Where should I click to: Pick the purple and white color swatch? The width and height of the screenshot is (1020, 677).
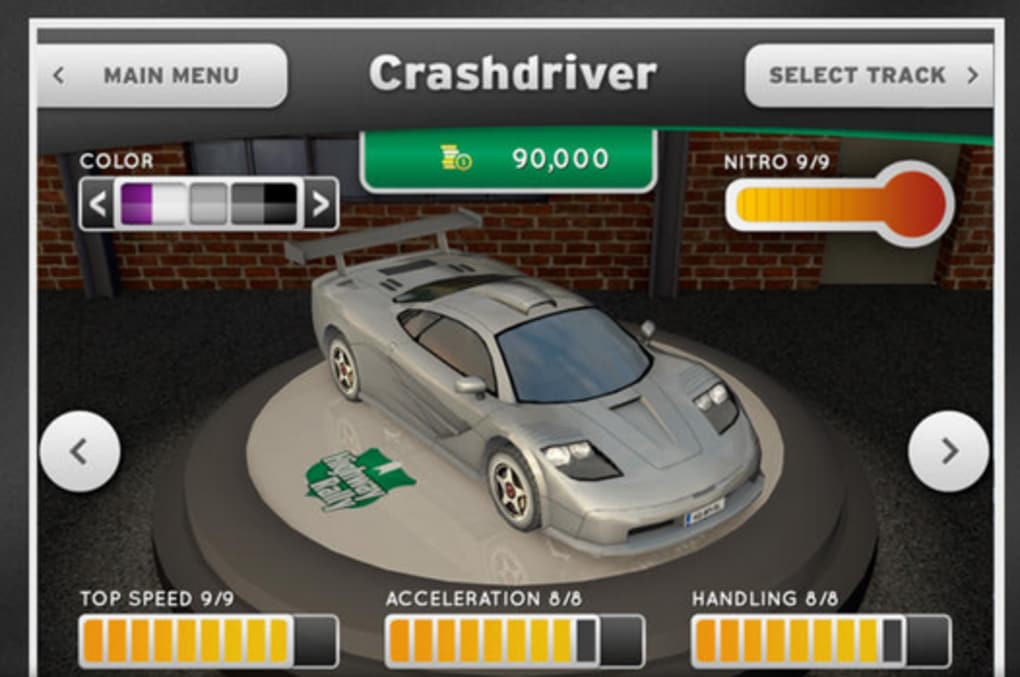point(152,204)
